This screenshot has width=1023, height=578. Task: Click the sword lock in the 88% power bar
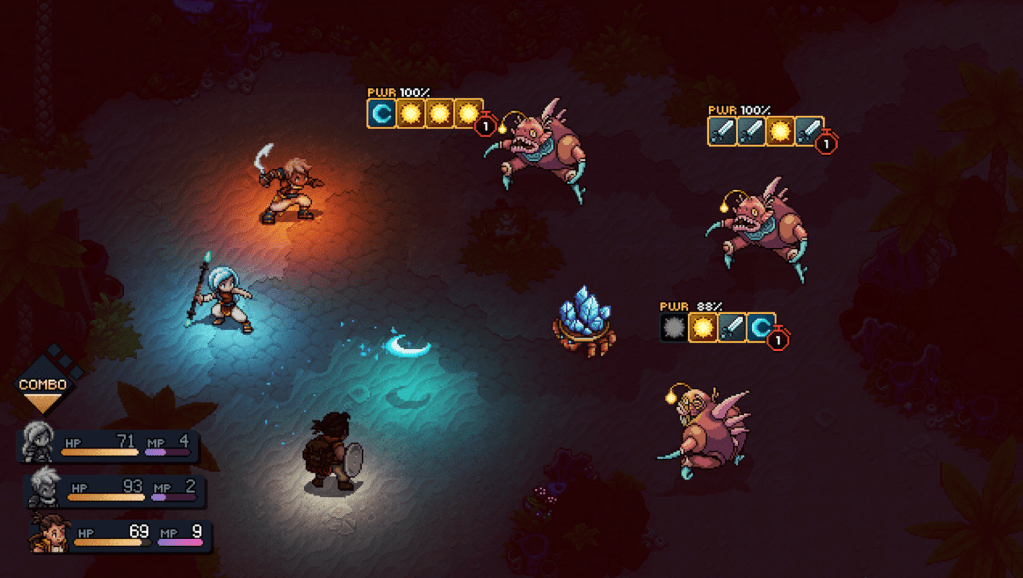coord(732,328)
